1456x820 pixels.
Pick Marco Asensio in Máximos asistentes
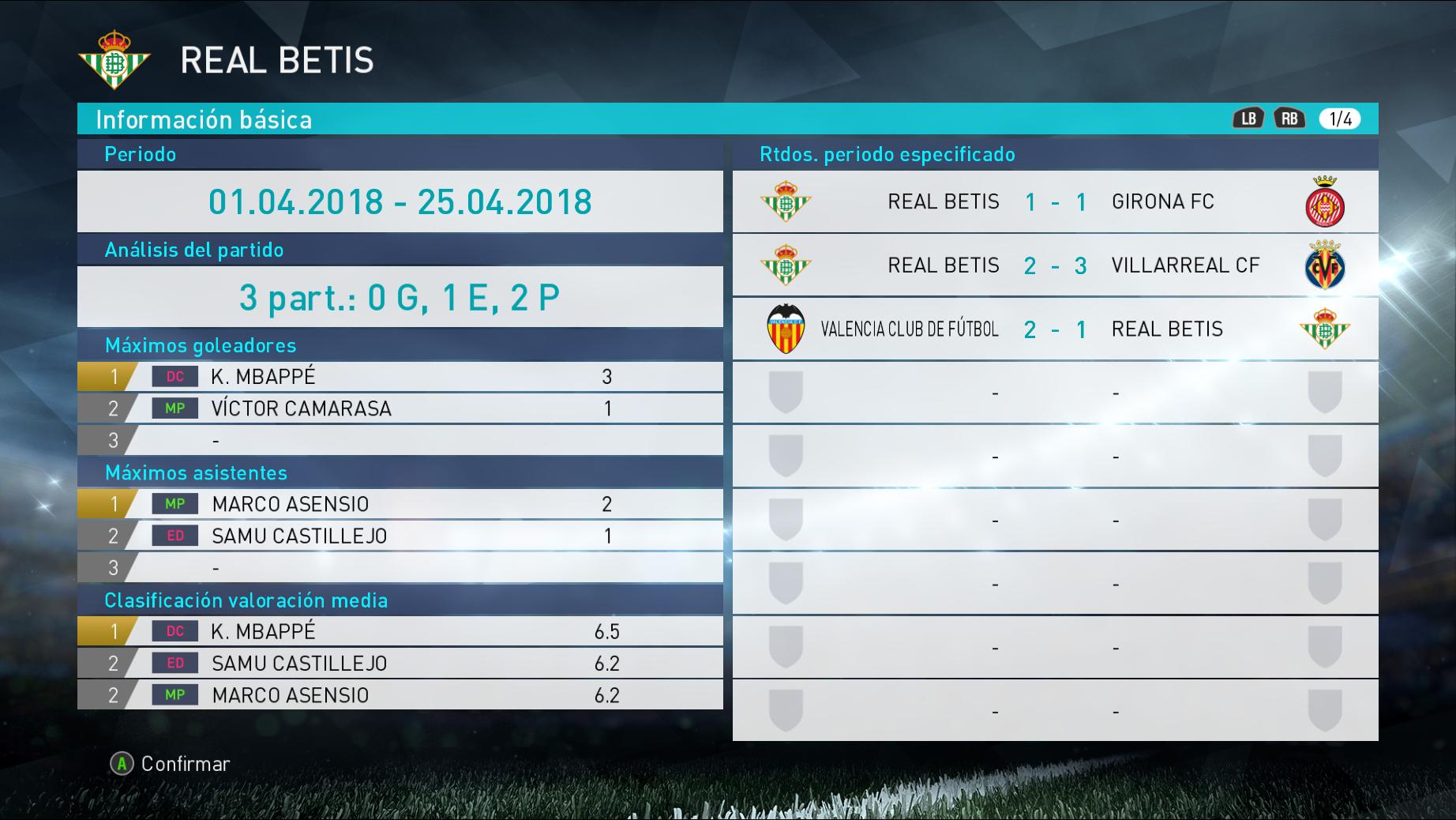click(x=400, y=504)
